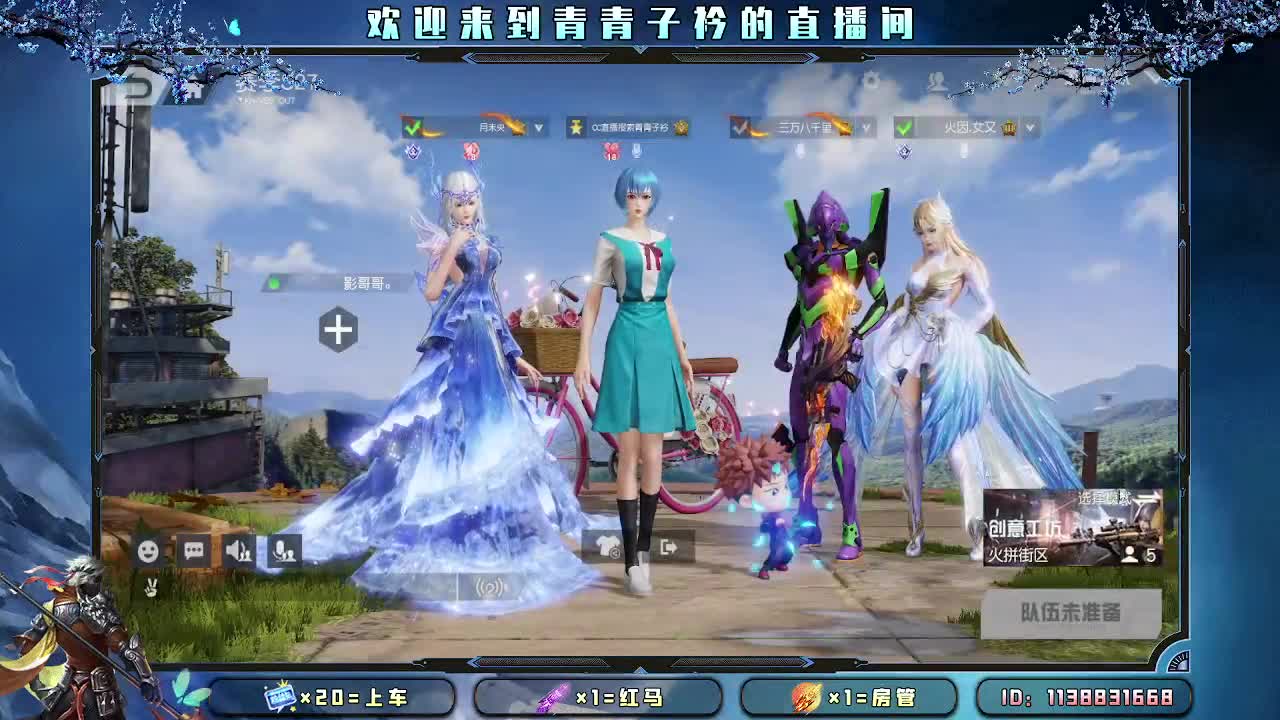Open the friends social icon at top right
Screen dimensions: 1280x720
937,81
